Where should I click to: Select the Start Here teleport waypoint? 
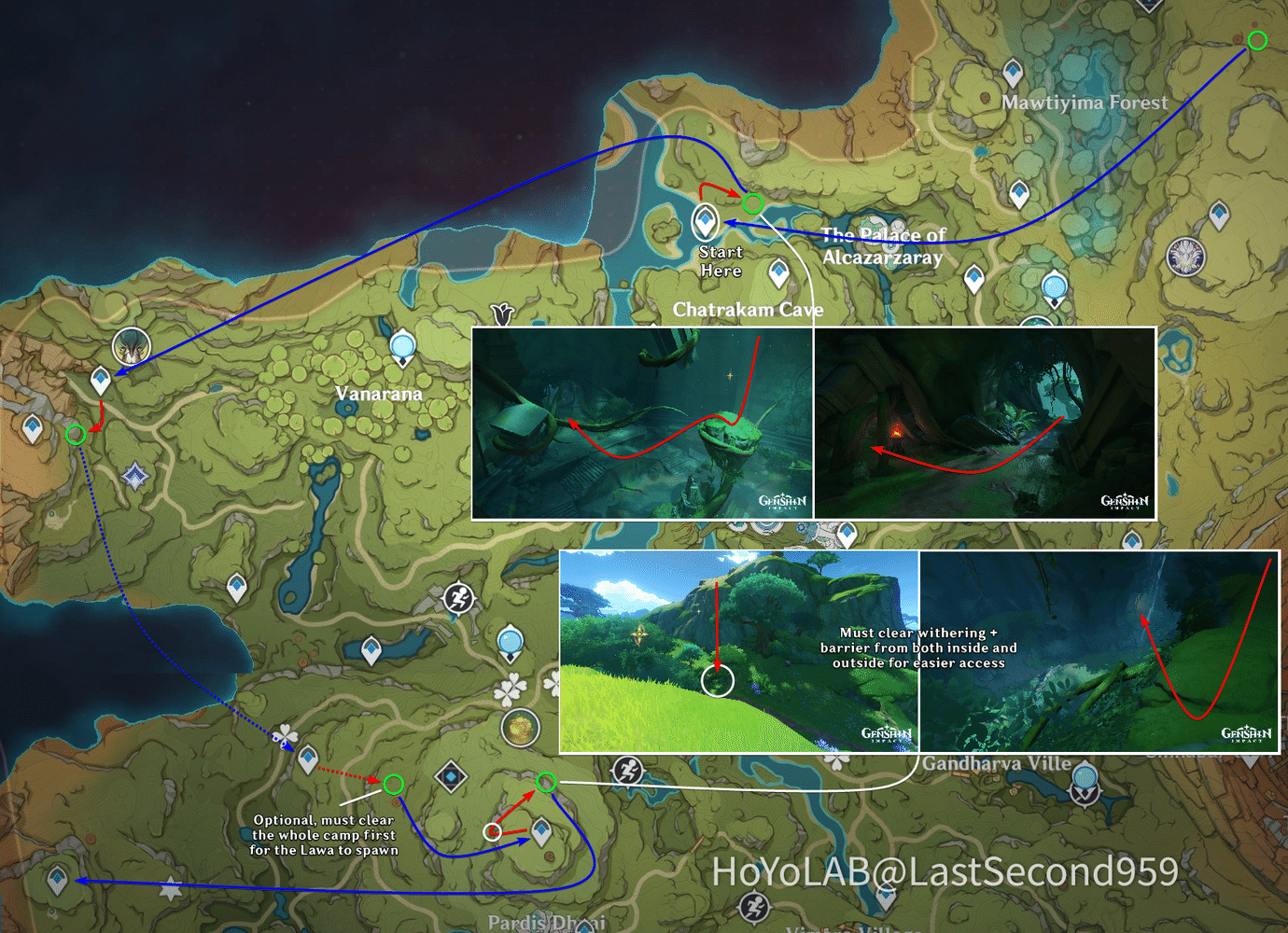[705, 224]
